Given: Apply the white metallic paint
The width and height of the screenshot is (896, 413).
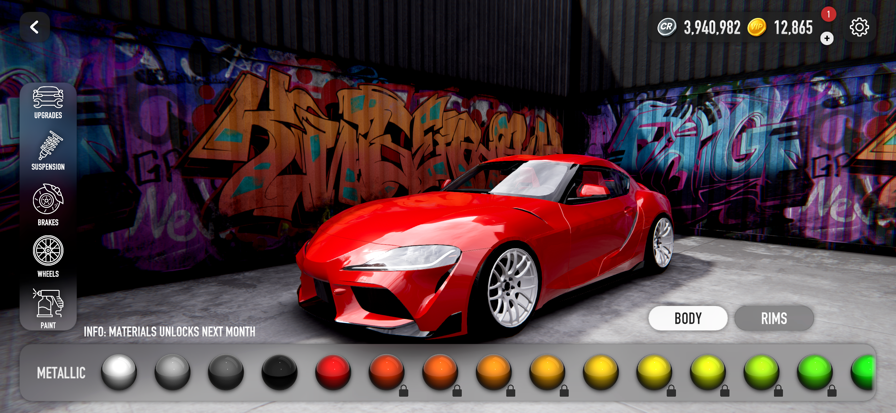Looking at the screenshot, I should (119, 373).
